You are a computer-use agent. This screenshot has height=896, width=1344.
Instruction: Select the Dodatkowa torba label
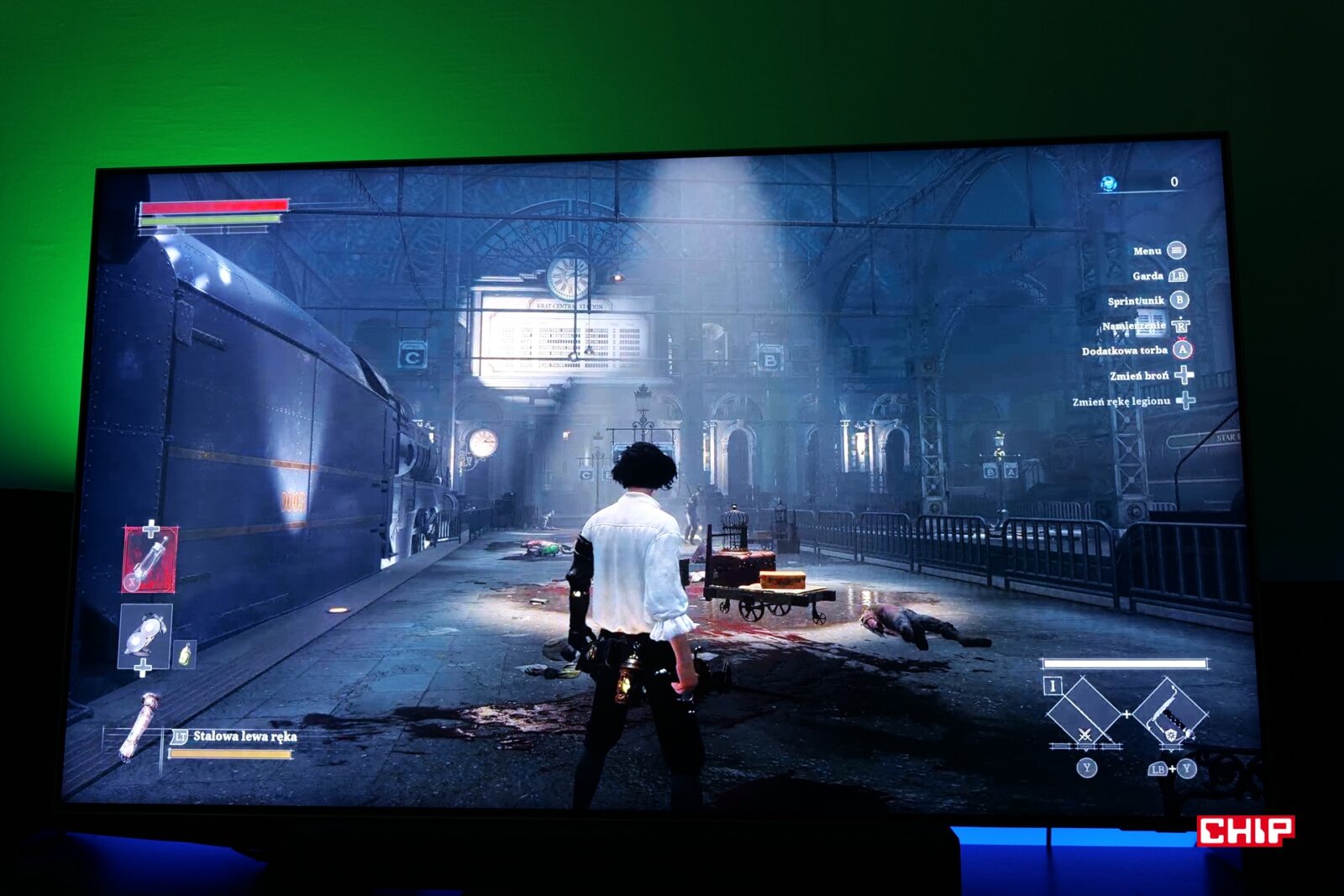pyautogui.click(x=1124, y=351)
